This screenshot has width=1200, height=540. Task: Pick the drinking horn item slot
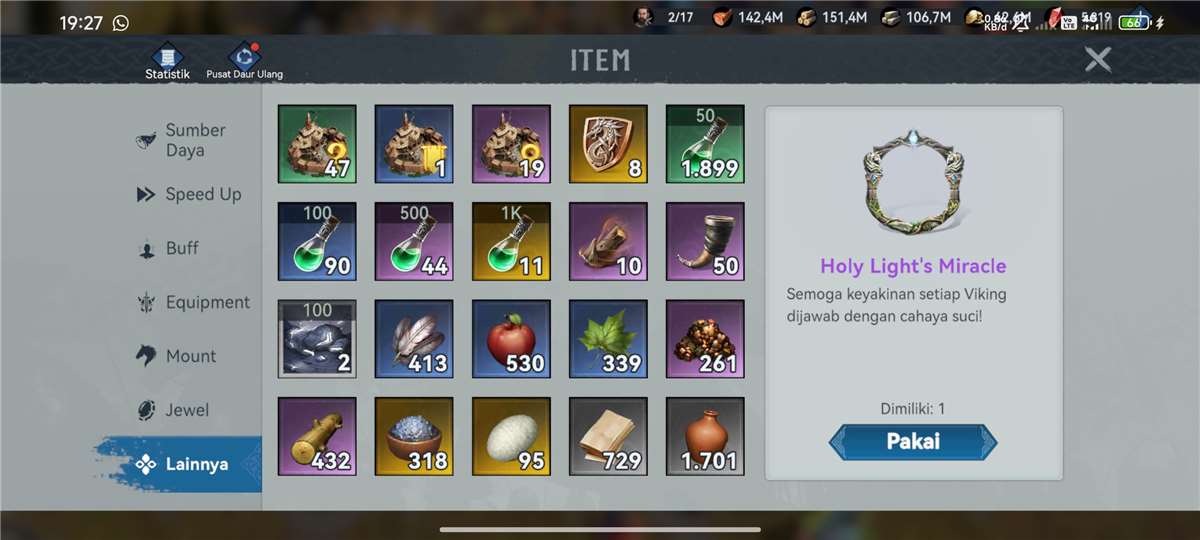[705, 241]
